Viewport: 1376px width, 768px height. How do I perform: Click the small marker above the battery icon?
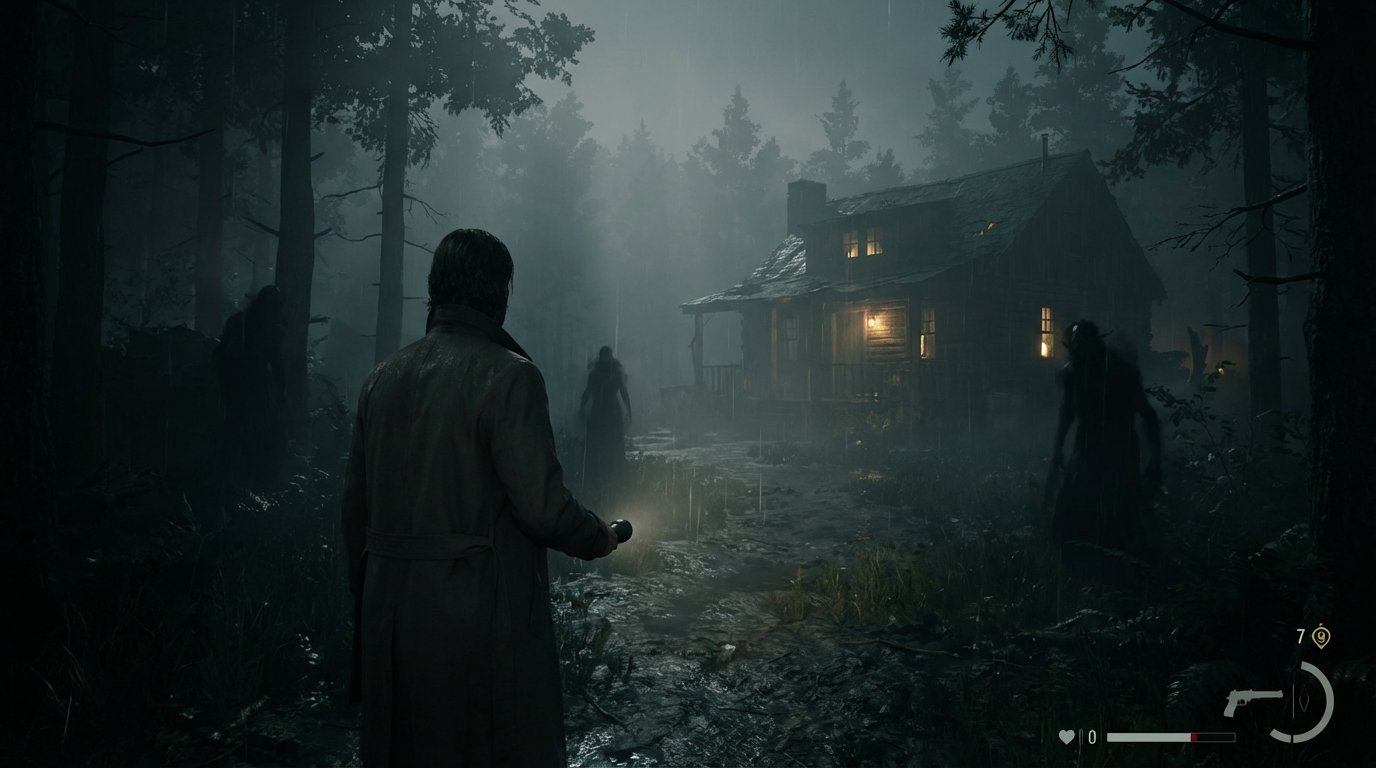pos(1321,623)
